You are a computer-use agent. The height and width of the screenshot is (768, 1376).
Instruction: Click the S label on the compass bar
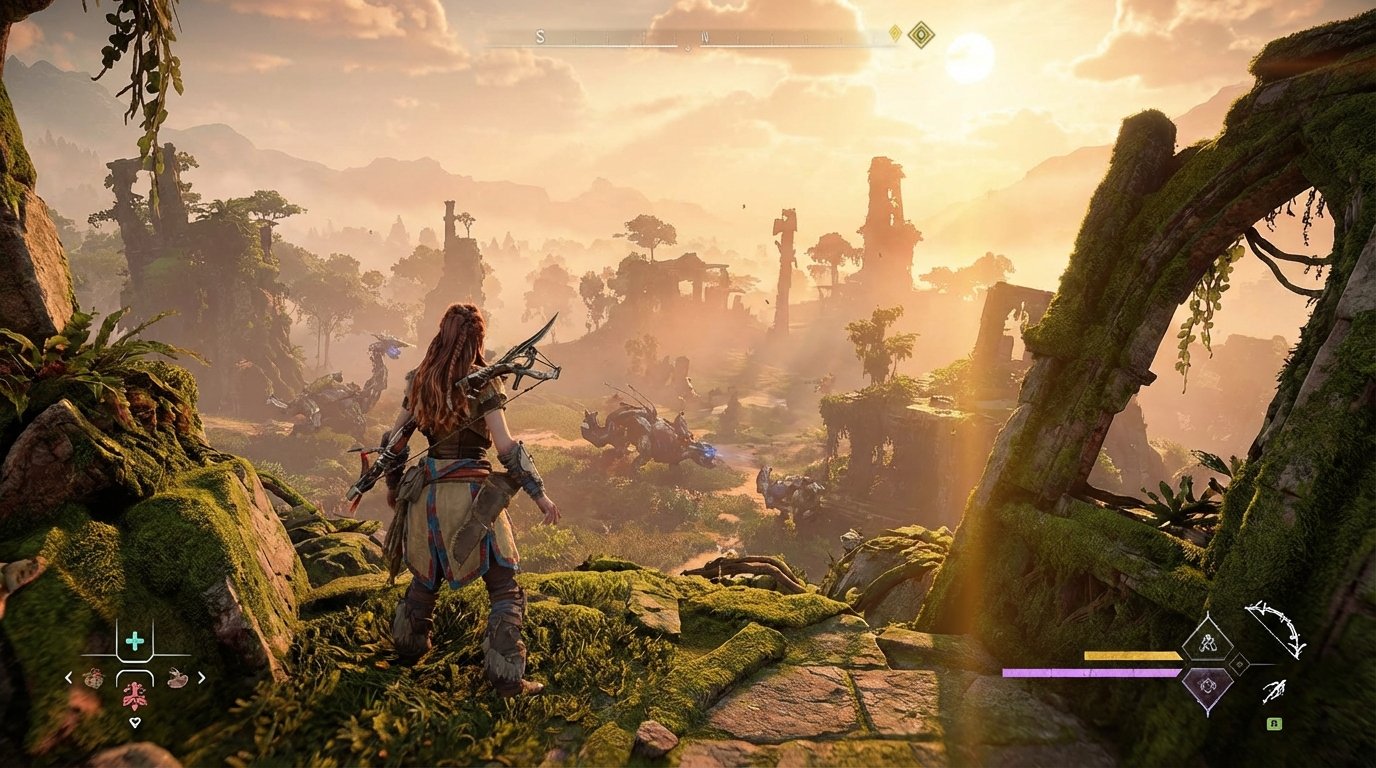coord(539,37)
